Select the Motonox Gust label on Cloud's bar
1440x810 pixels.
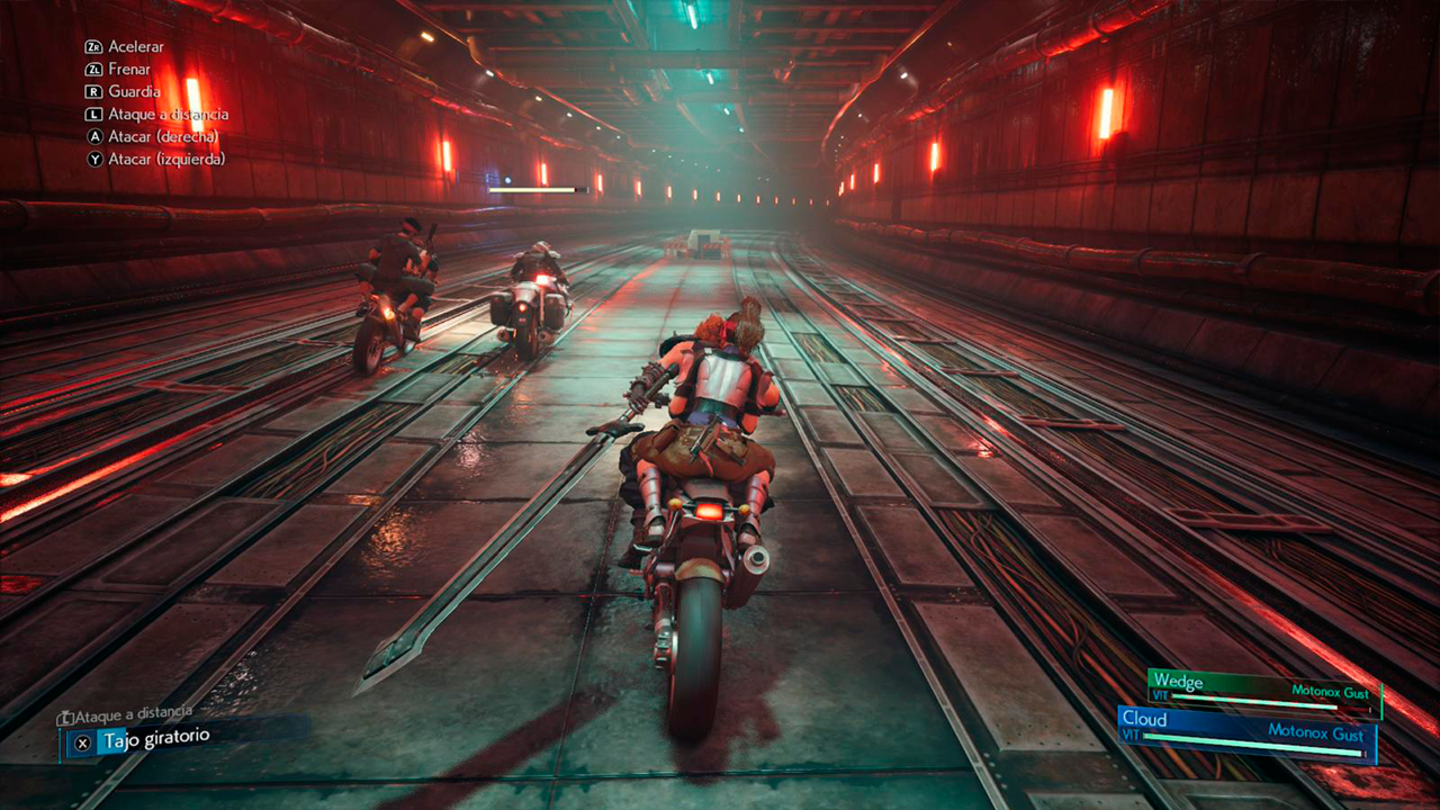[1317, 734]
